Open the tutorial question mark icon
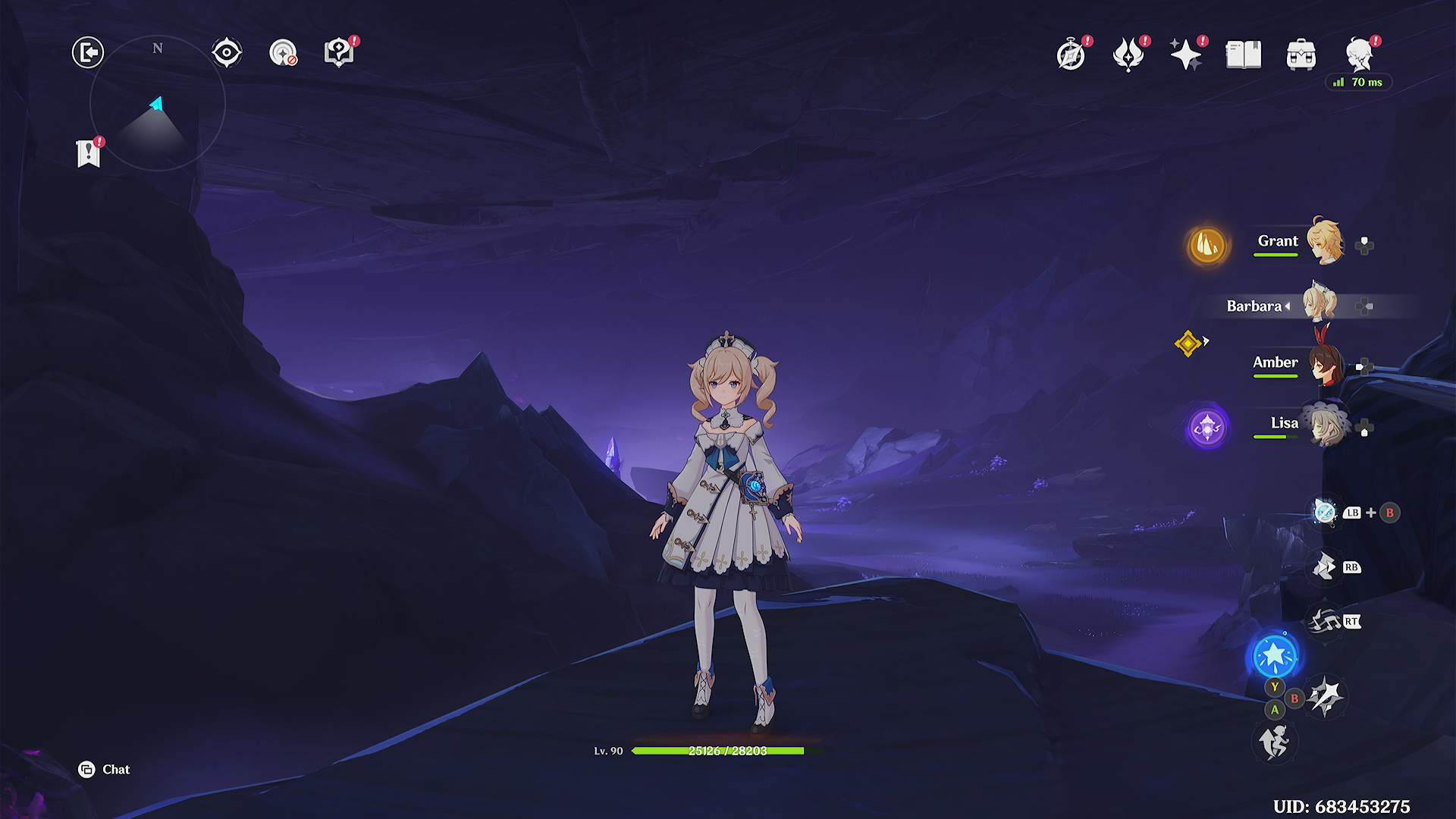The image size is (1456, 819). [x=339, y=53]
